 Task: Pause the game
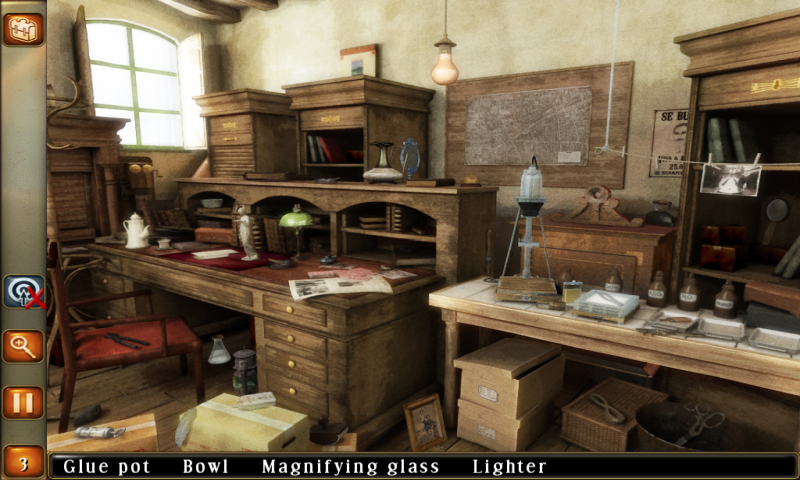(x=23, y=402)
